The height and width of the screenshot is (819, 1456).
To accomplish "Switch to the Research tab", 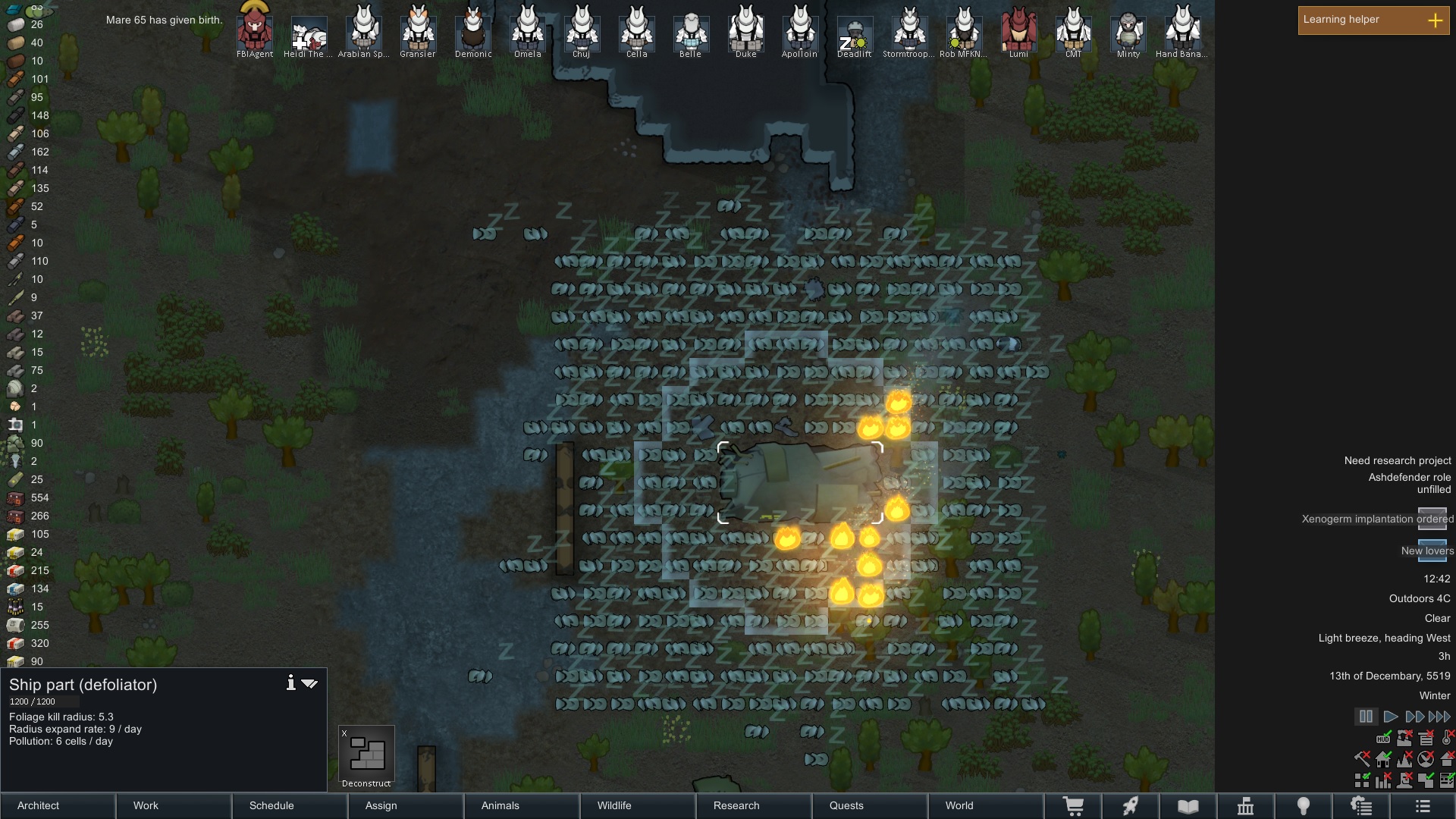I will coord(736,805).
